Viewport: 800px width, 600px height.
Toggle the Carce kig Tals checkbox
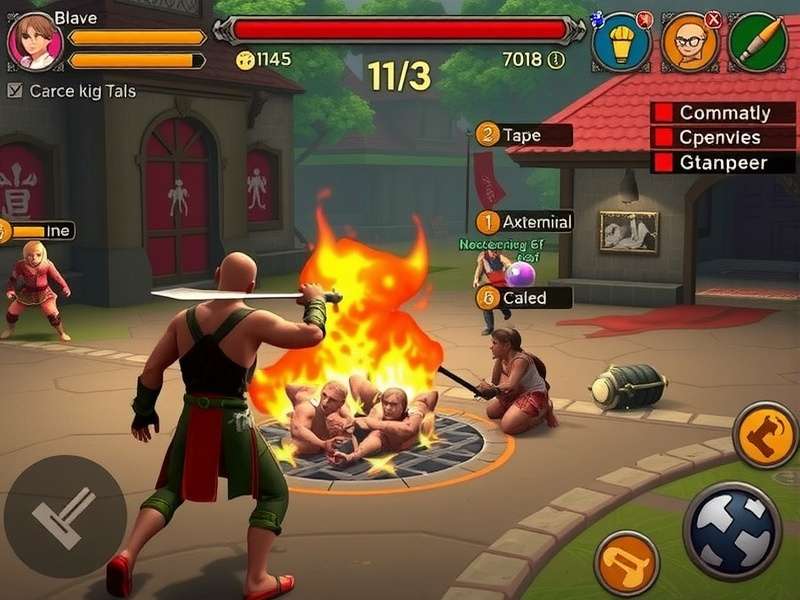[x=15, y=91]
